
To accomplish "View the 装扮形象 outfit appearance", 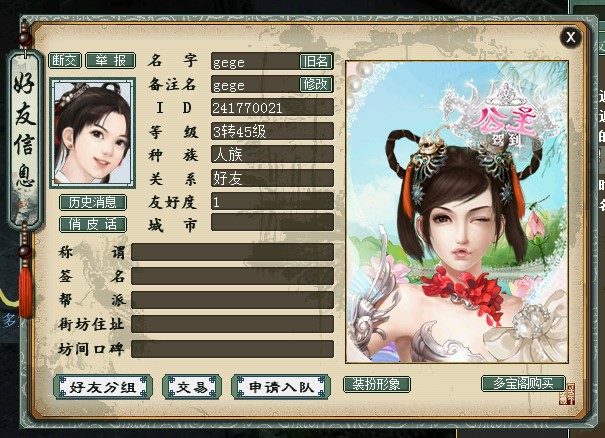I will pyautogui.click(x=377, y=384).
